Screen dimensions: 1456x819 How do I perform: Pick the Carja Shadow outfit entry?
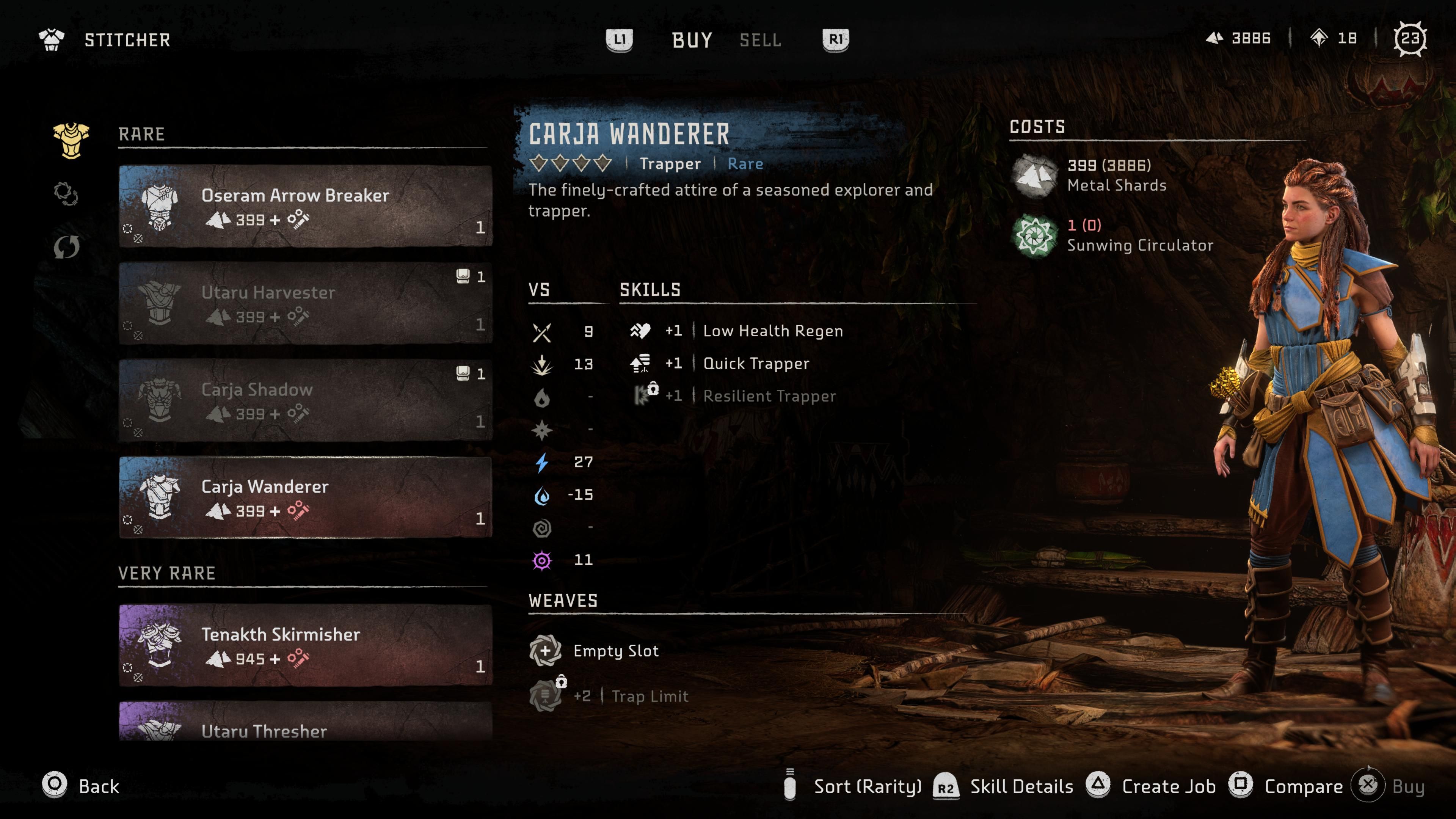pos(305,401)
